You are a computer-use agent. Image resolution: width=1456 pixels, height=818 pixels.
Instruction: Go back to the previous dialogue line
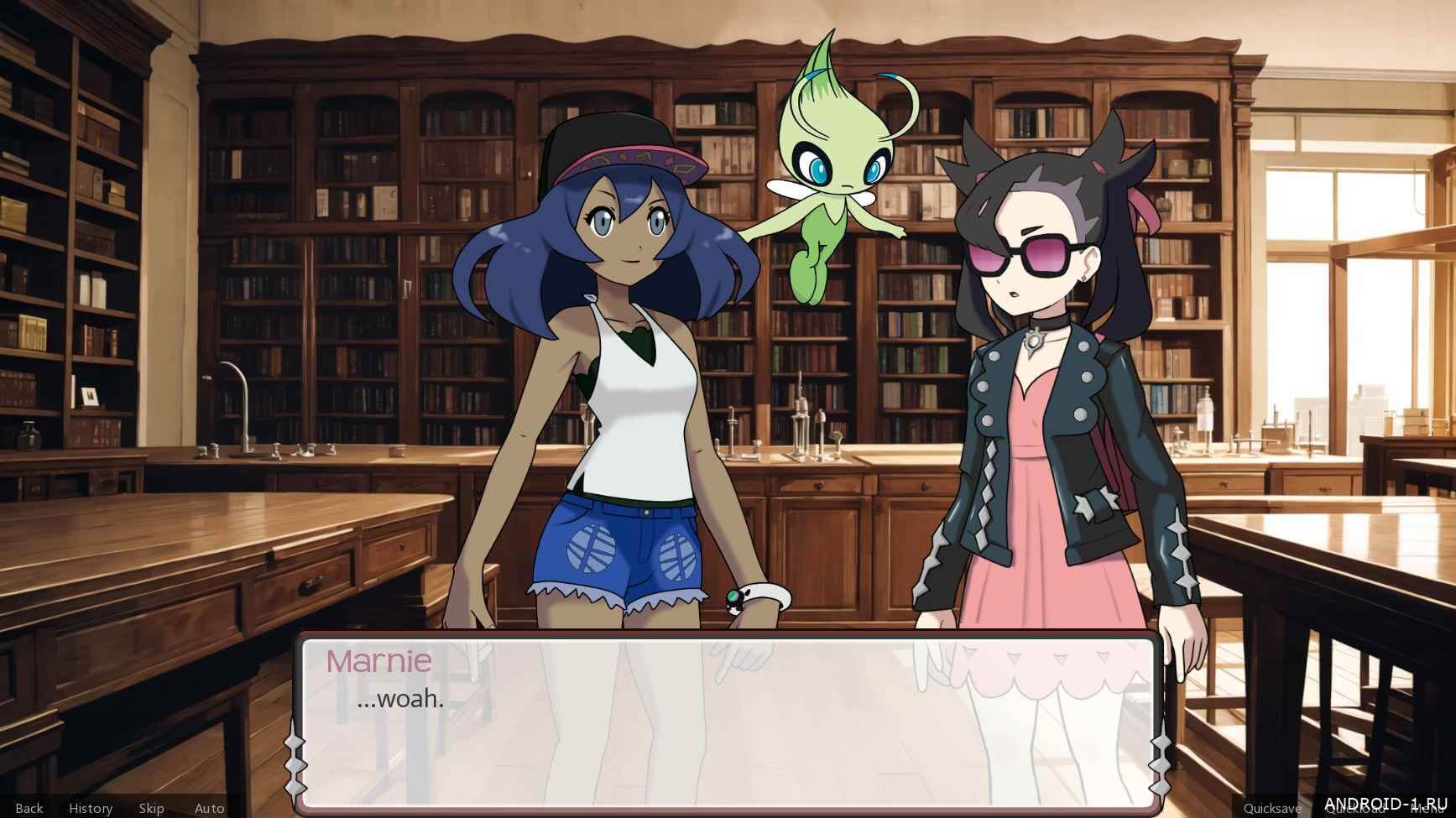[x=29, y=808]
